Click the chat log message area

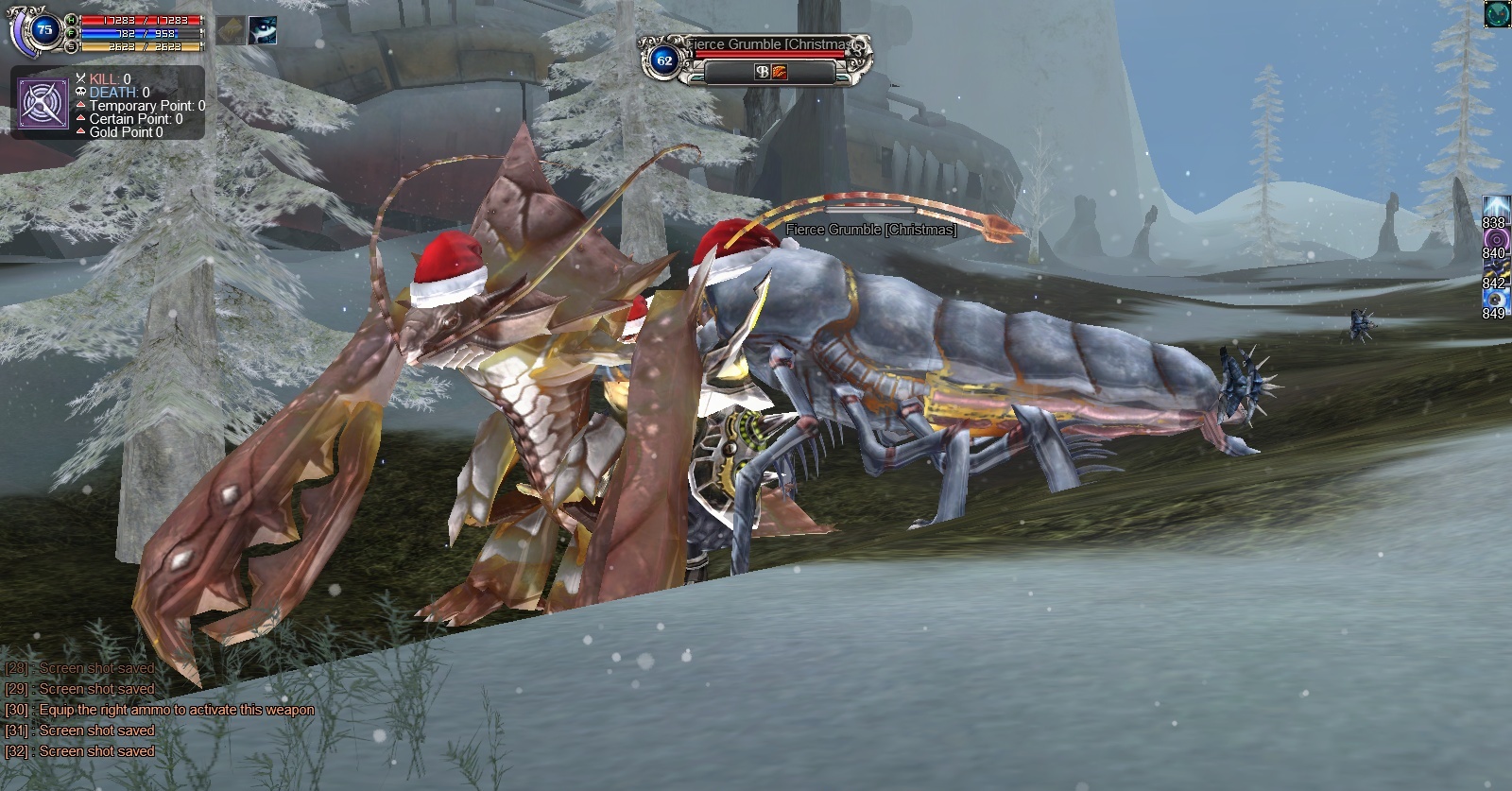pyautogui.click(x=161, y=710)
